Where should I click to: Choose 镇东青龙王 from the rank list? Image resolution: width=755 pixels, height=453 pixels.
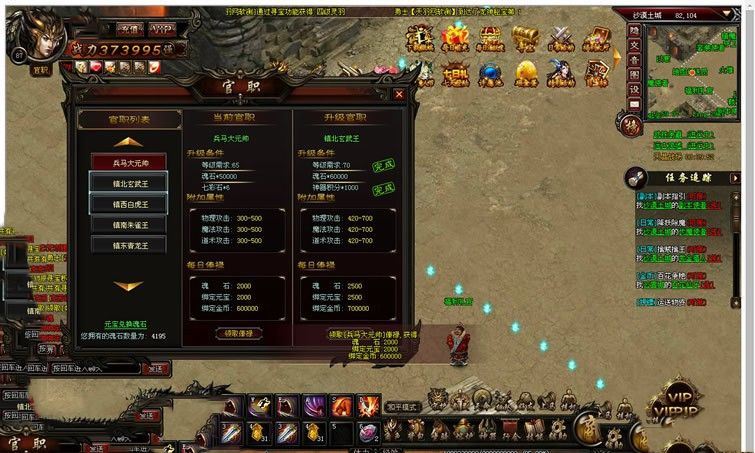pos(129,244)
